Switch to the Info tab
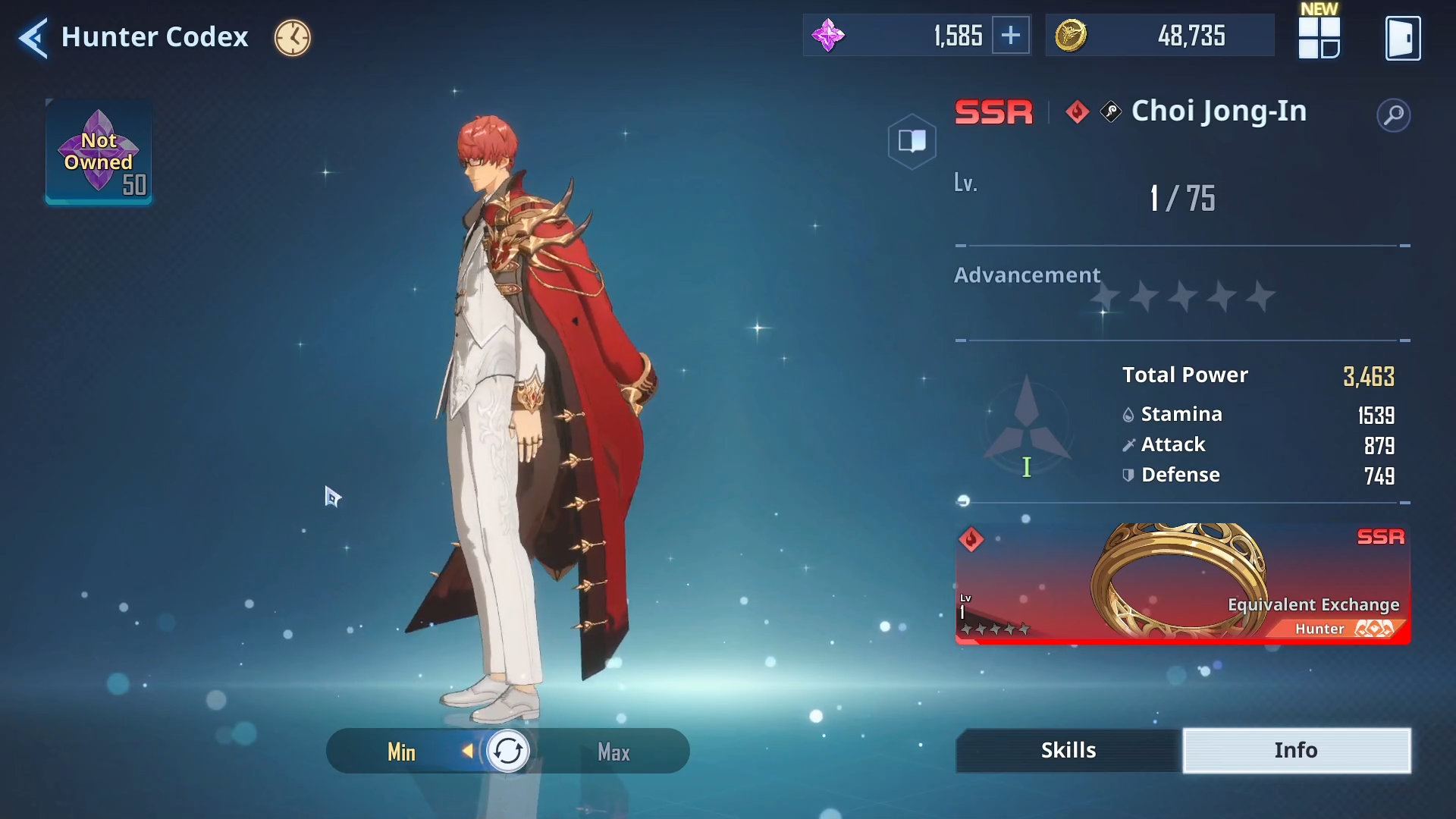 pos(1296,750)
